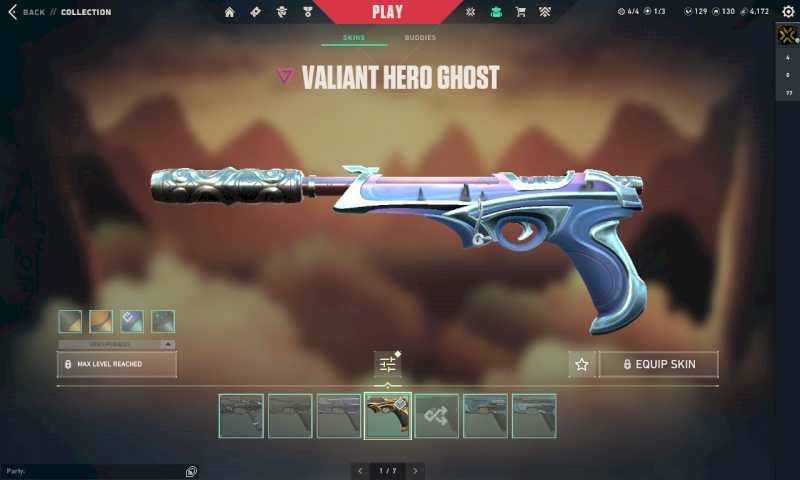Open the party chat icon
The width and height of the screenshot is (800, 480).
[191, 471]
